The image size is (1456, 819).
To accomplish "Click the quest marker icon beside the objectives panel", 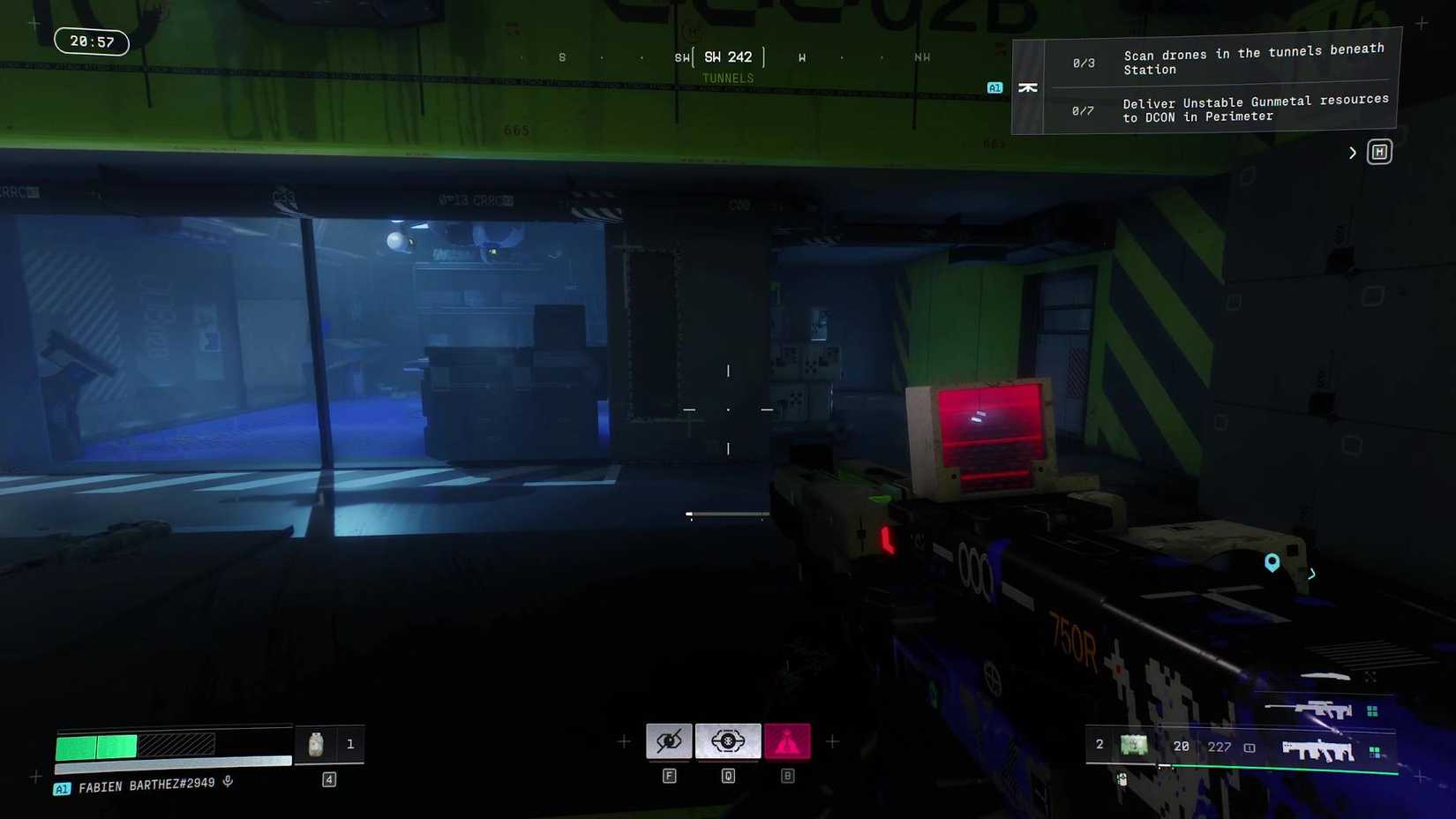I will coord(1028,87).
